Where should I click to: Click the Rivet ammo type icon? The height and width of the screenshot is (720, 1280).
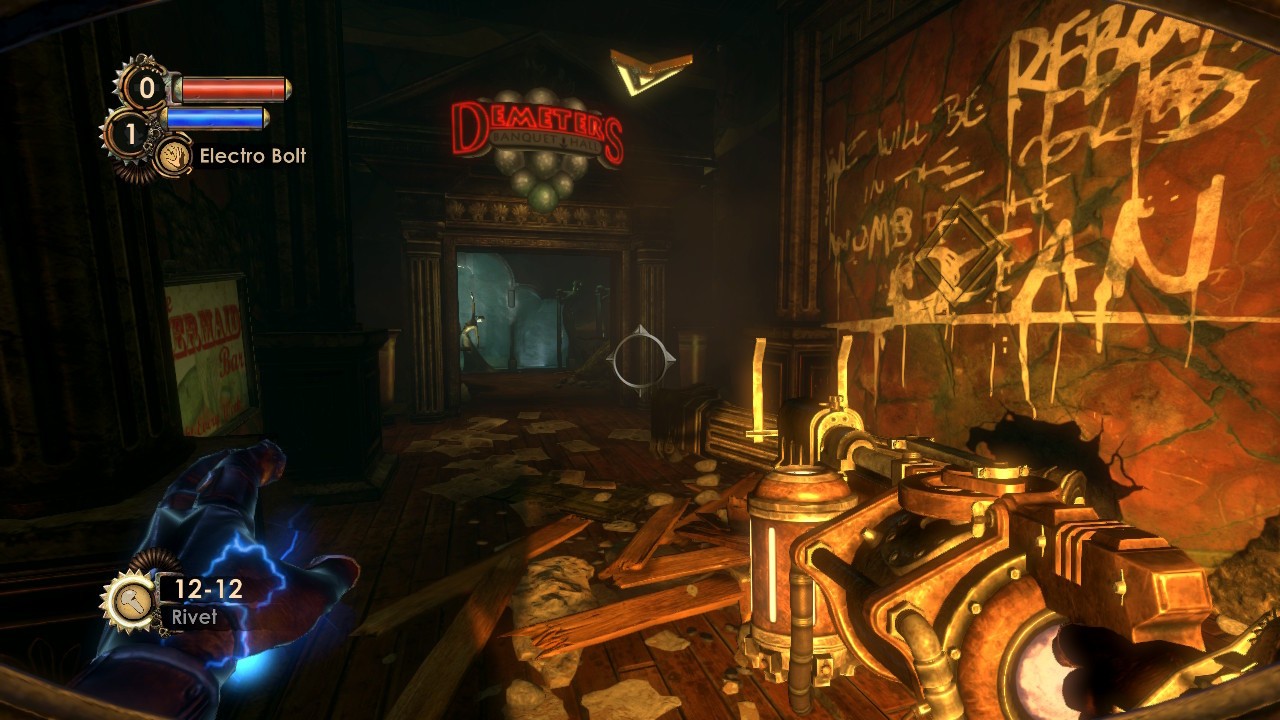[127, 600]
